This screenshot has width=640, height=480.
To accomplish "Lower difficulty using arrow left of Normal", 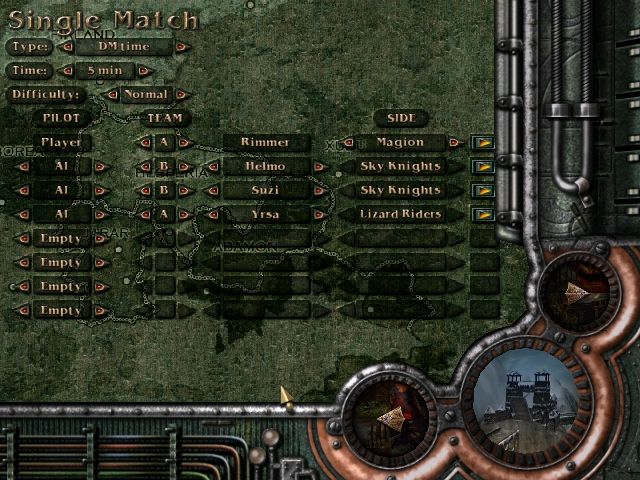I will (x=110, y=95).
